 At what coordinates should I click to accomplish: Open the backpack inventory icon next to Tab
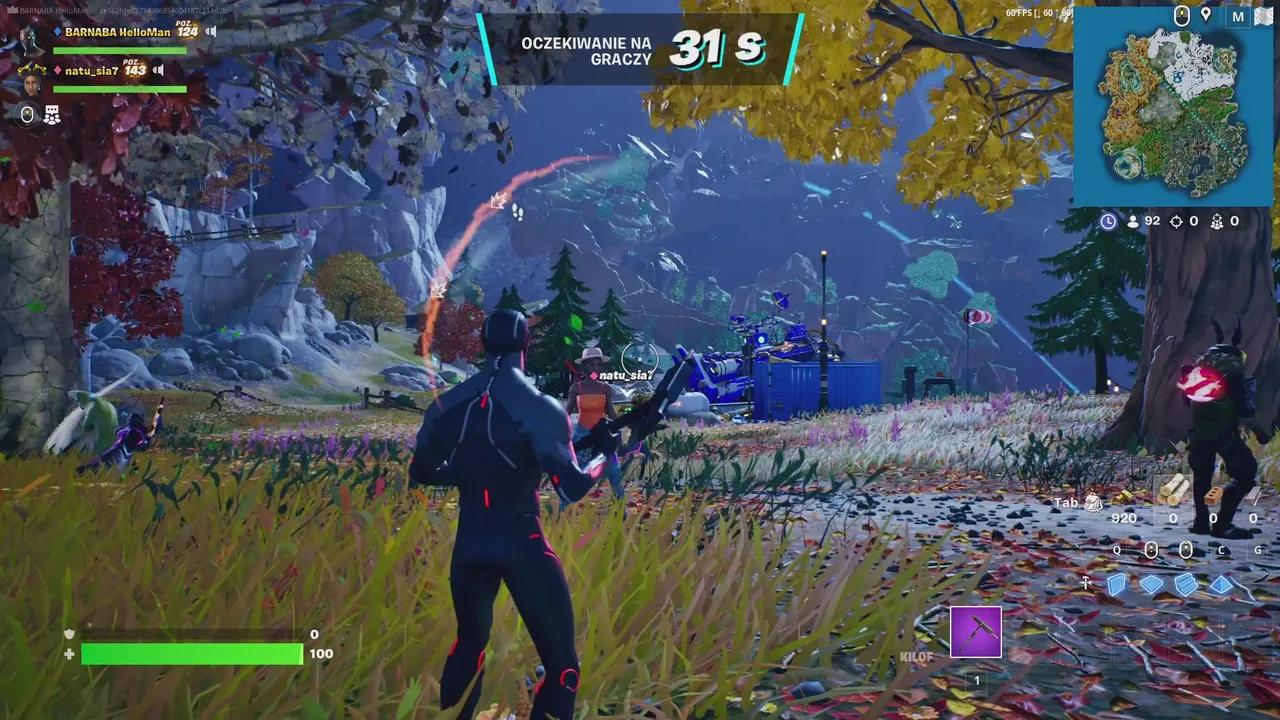pyautogui.click(x=1093, y=502)
